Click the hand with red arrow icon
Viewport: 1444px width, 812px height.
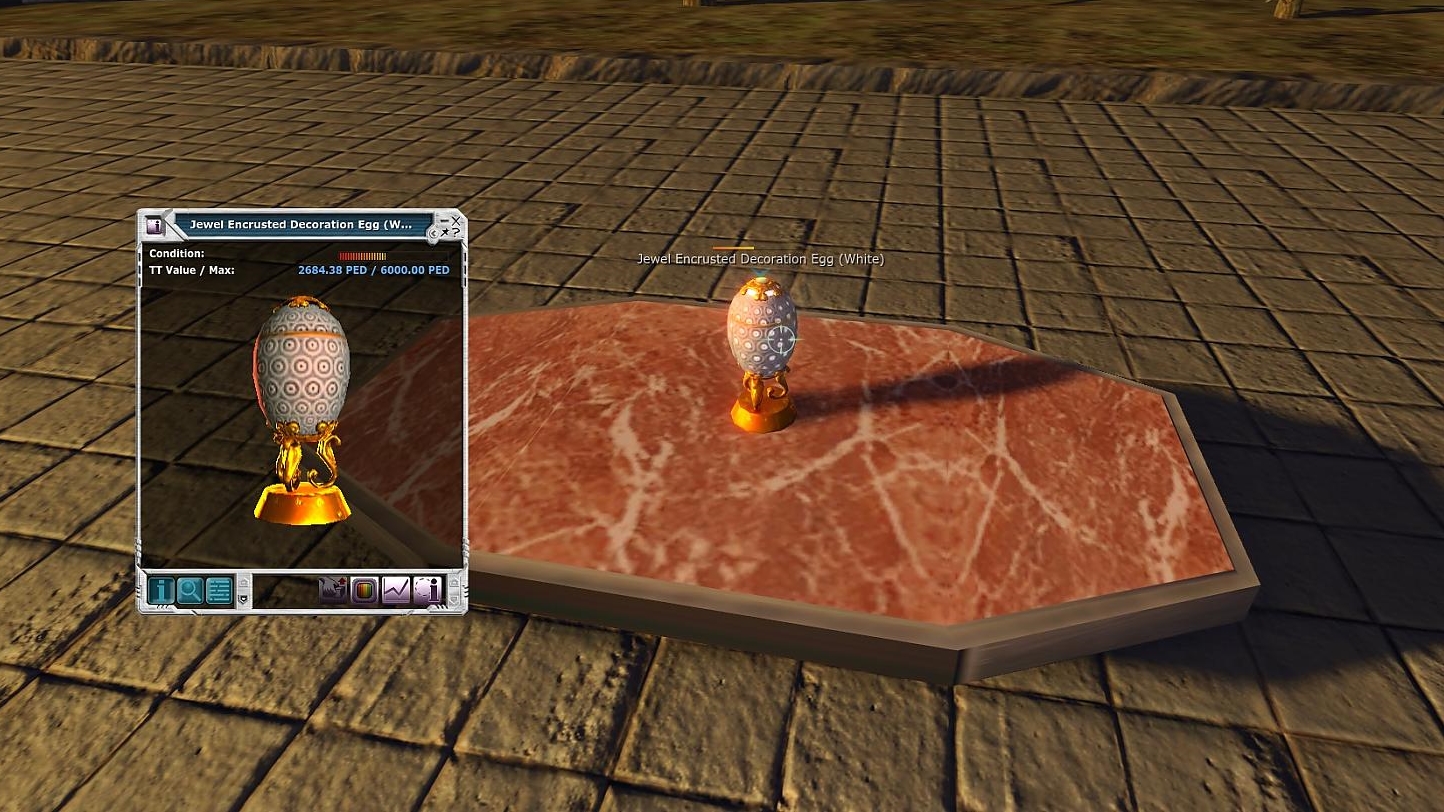pyautogui.click(x=332, y=591)
